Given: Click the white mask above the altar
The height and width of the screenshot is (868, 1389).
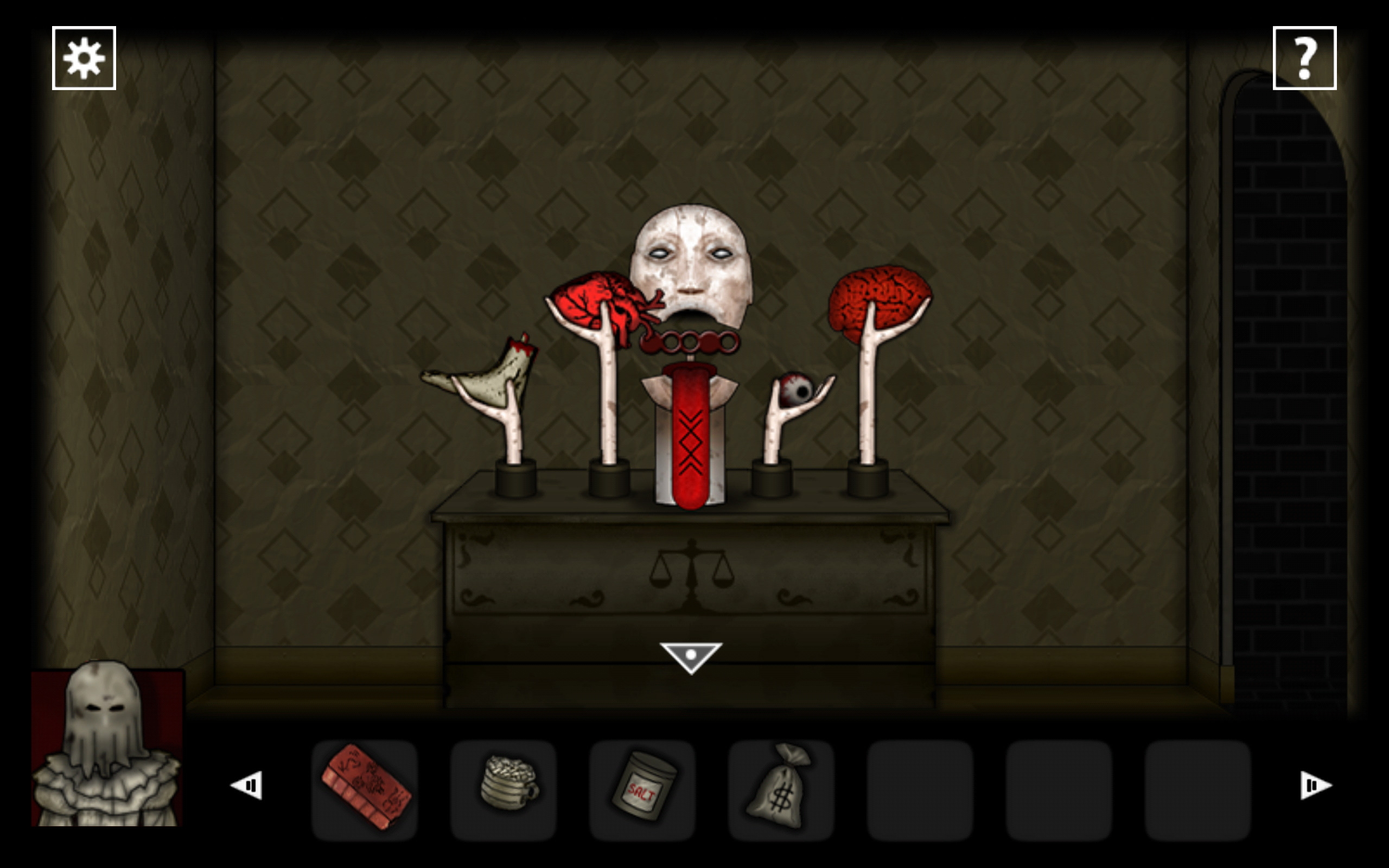Looking at the screenshot, I should point(694,258).
